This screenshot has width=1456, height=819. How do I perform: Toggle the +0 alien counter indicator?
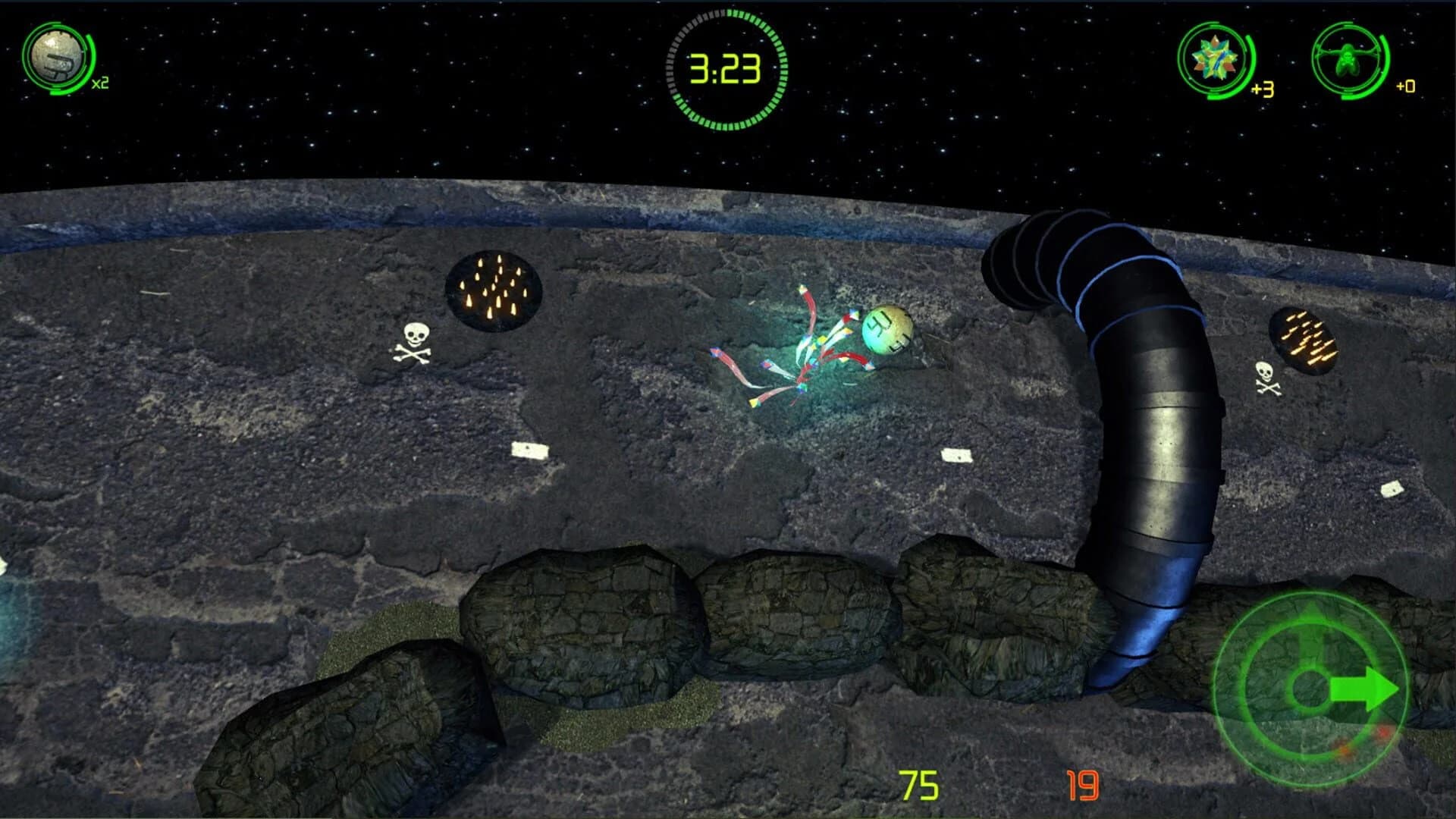pyautogui.click(x=1404, y=87)
